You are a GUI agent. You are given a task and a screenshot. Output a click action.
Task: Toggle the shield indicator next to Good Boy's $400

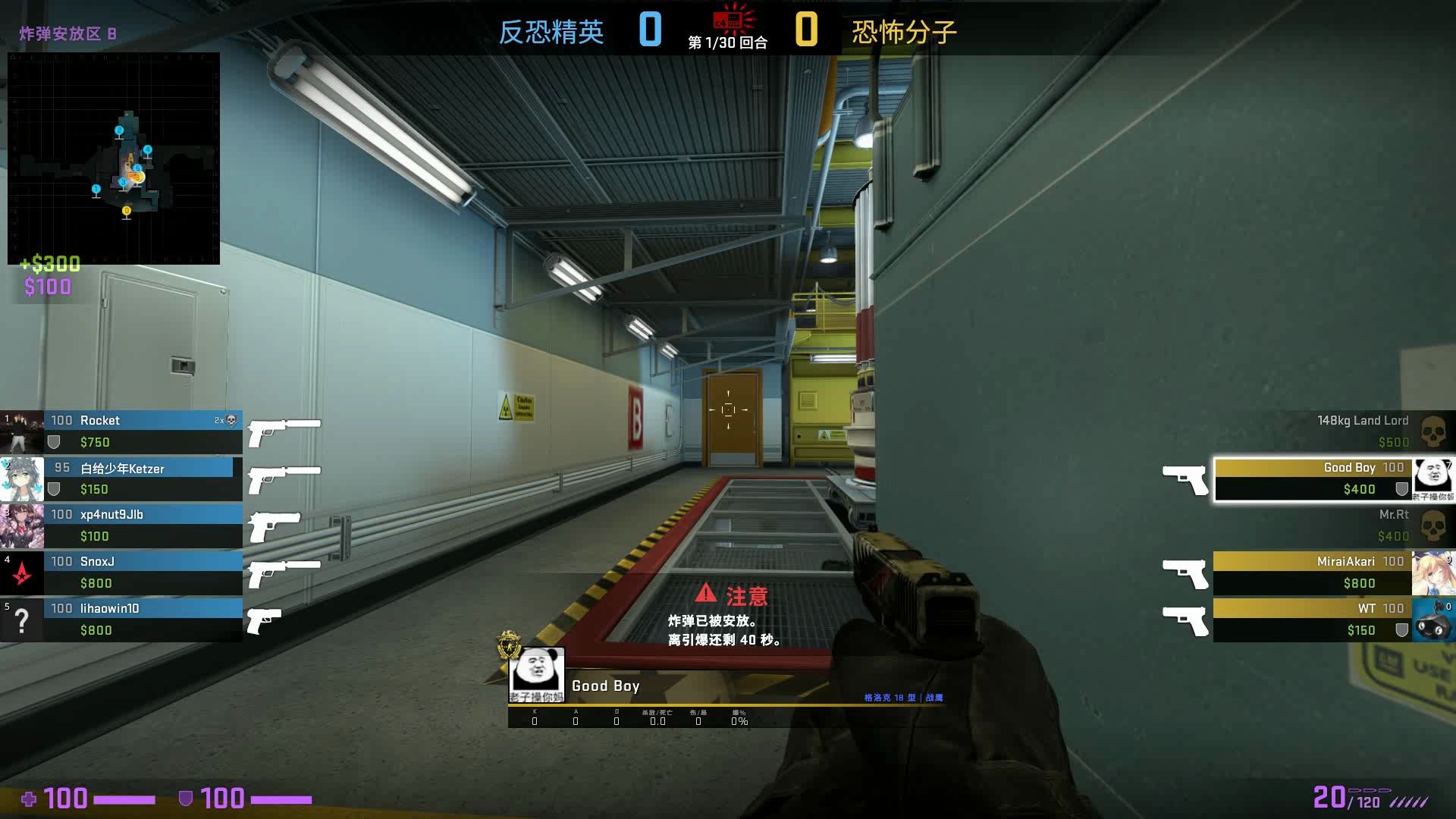1403,489
